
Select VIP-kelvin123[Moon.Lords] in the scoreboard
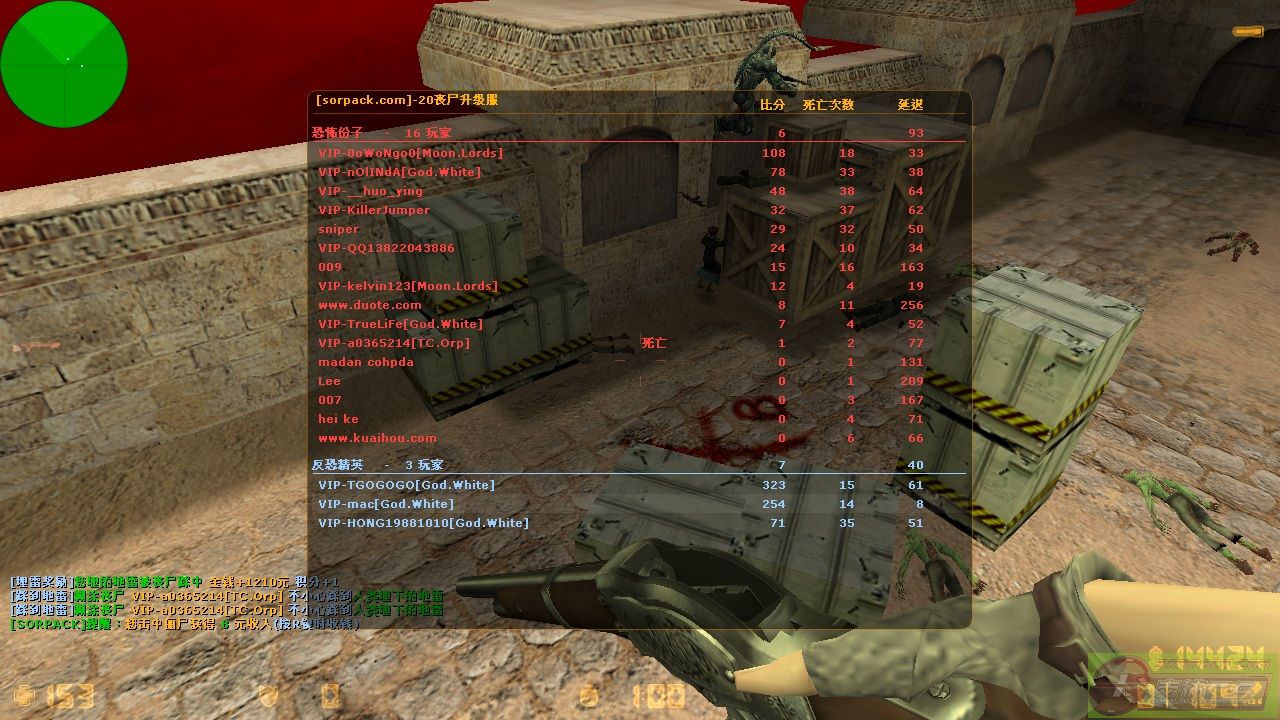coord(407,286)
